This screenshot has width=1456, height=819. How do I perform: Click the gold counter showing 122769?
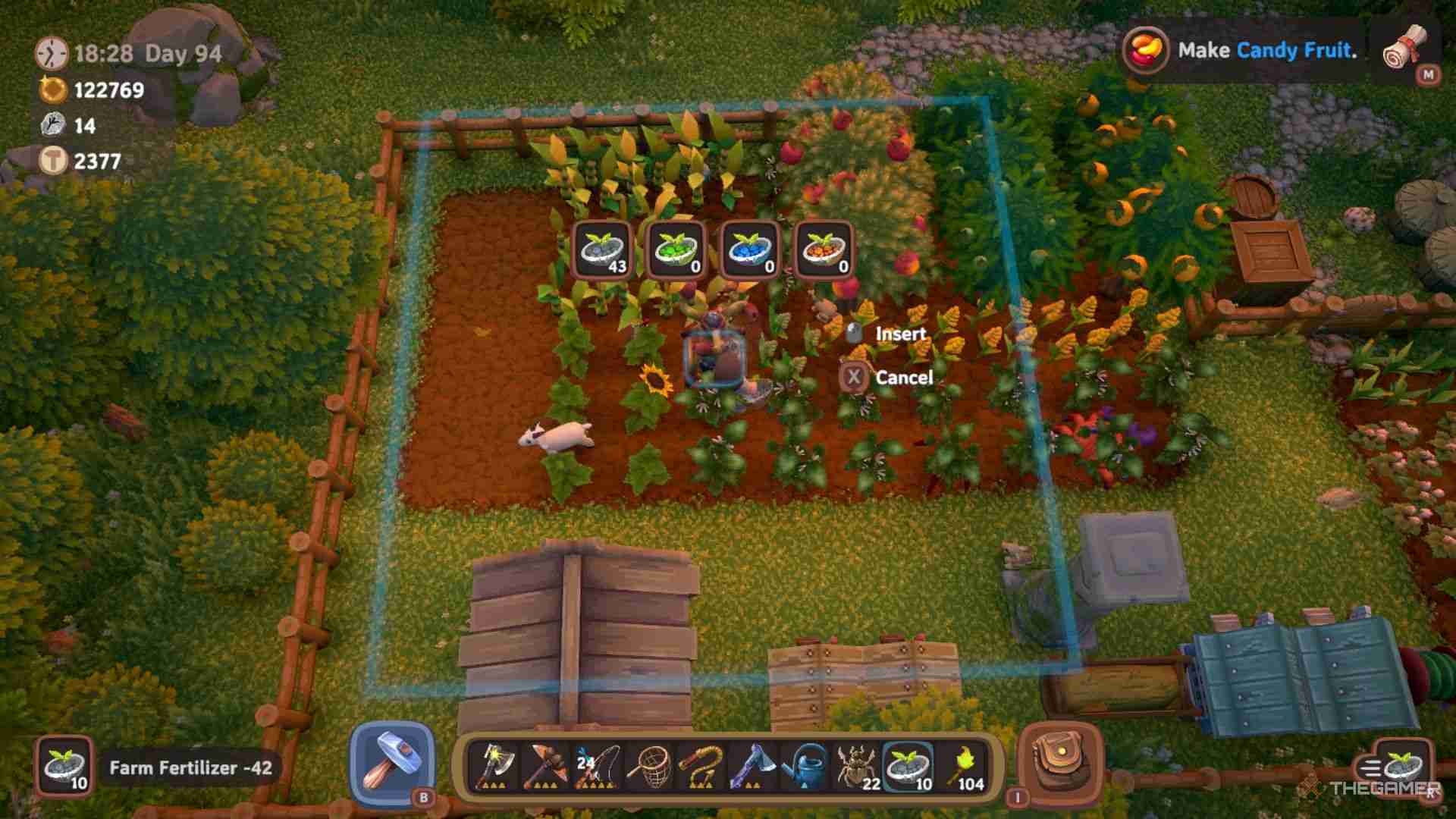(106, 89)
